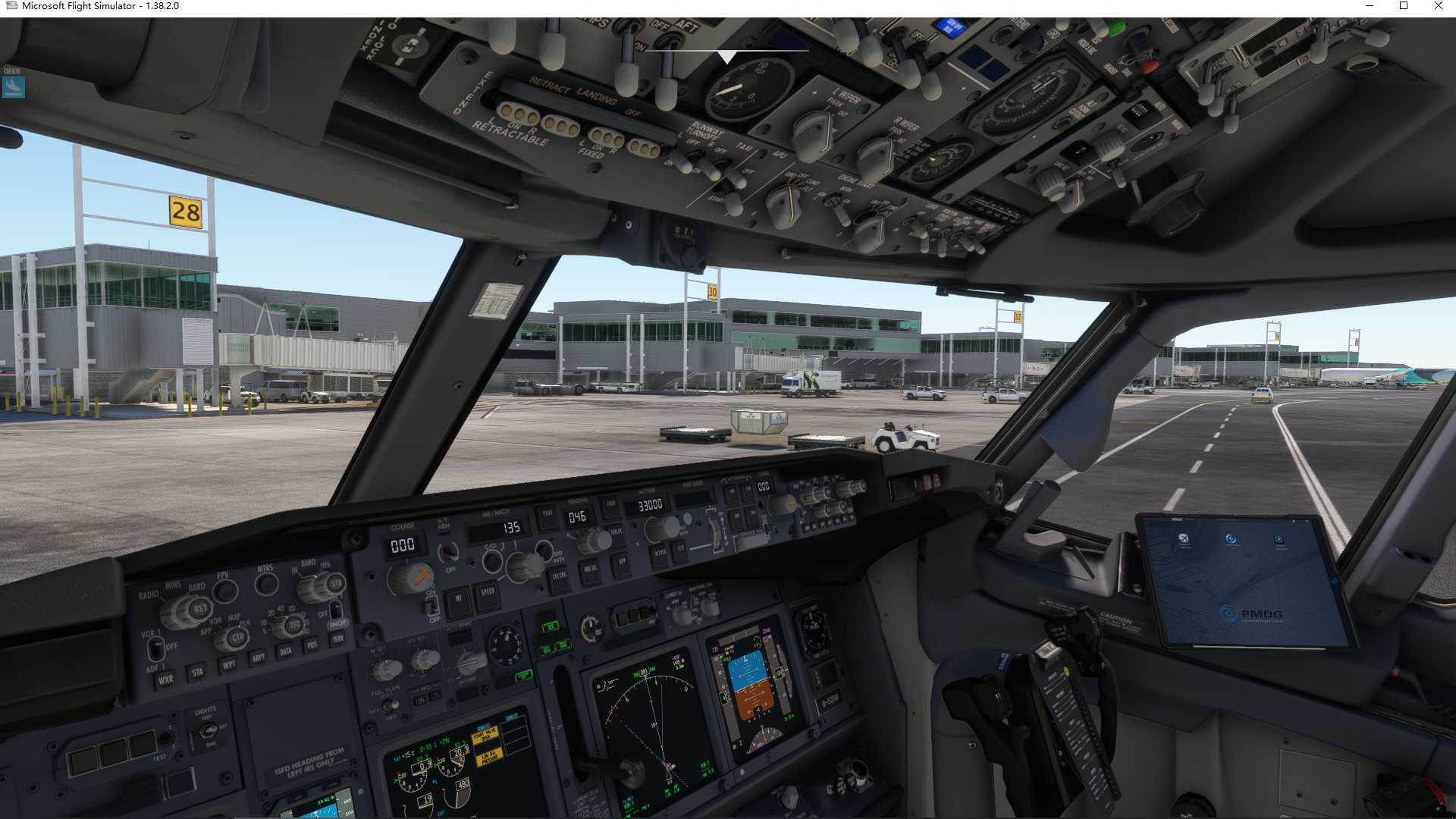Click the TFC map range selector knob
Viewport: 1456px width, 819px height.
point(295,625)
